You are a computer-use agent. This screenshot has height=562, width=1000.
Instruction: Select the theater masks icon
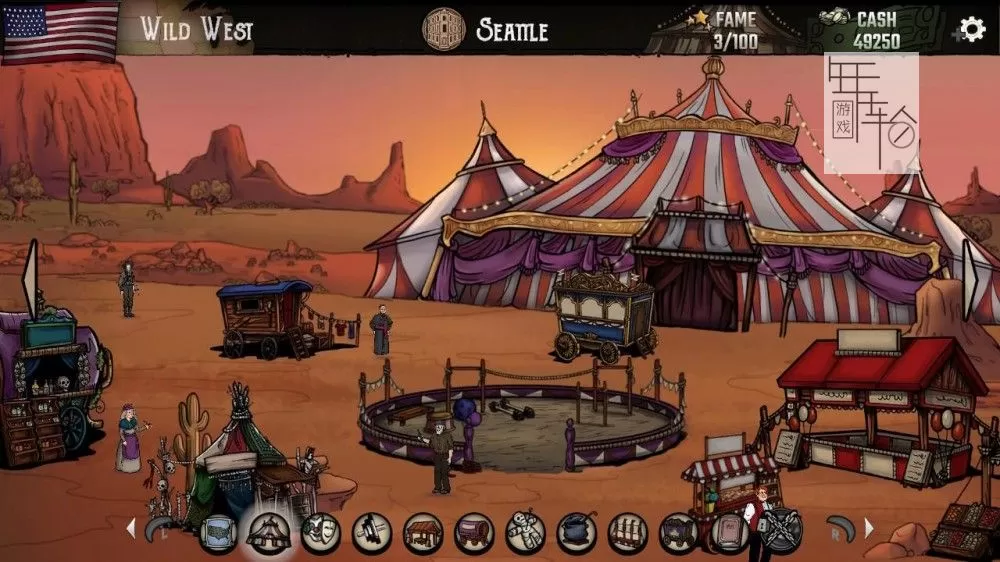[x=320, y=533]
